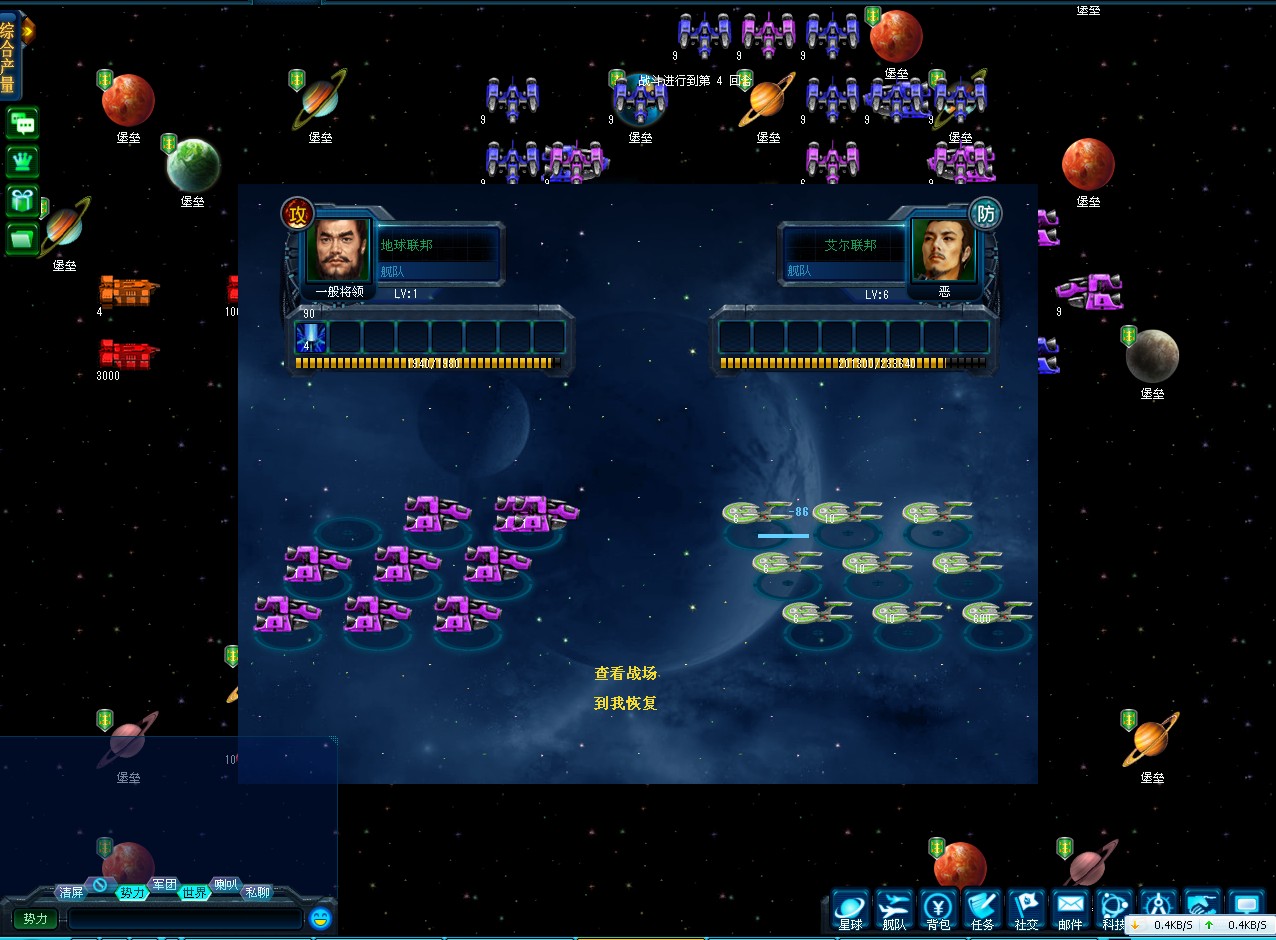Switch to the 喇叭 chat tab
Image resolution: width=1276 pixels, height=940 pixels.
coord(226,885)
